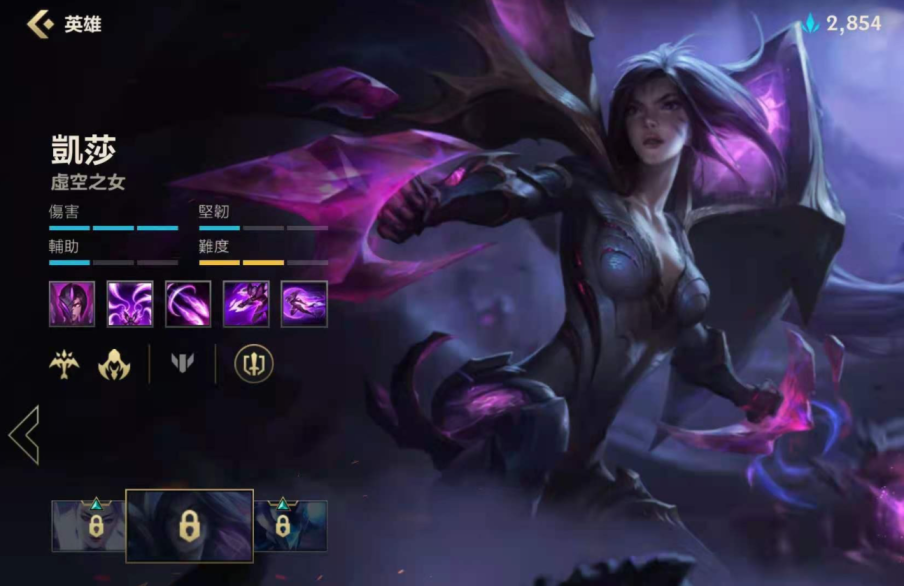Open the Void Seeker single curved streak ability
The image size is (904, 586).
tap(188, 303)
